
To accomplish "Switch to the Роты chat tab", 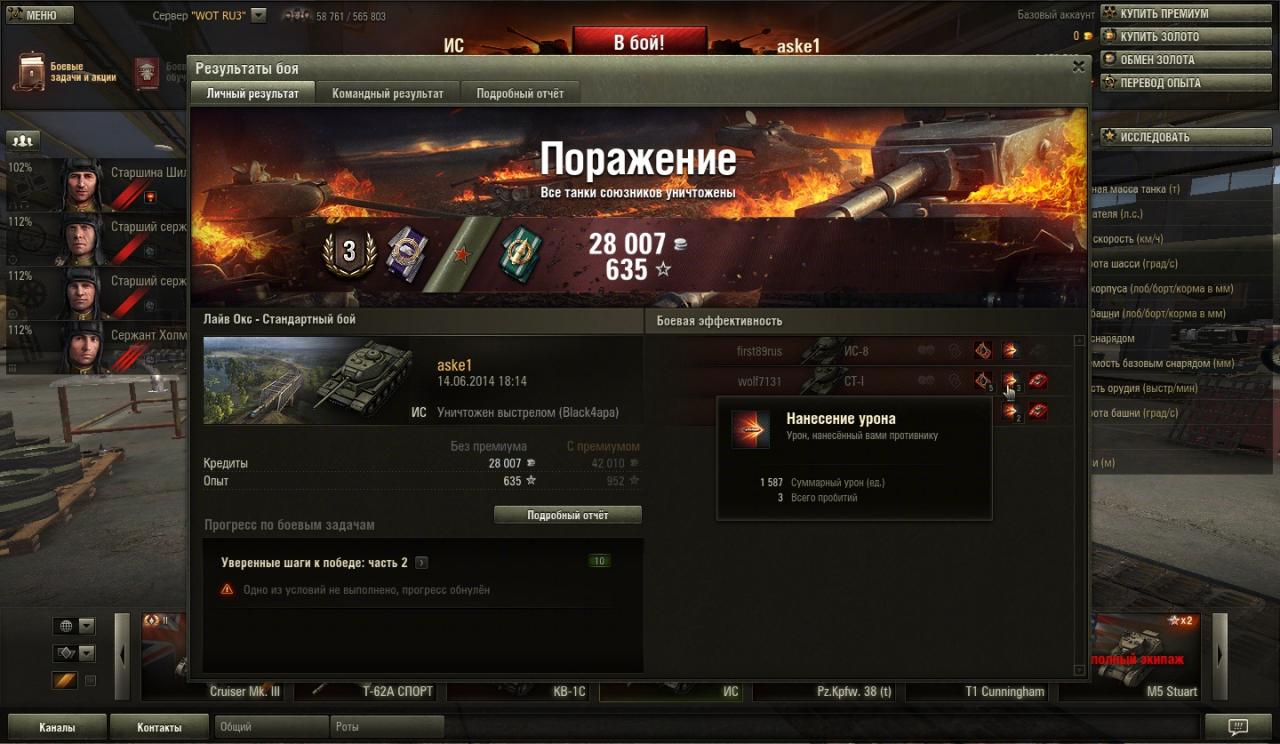I will tap(386, 727).
